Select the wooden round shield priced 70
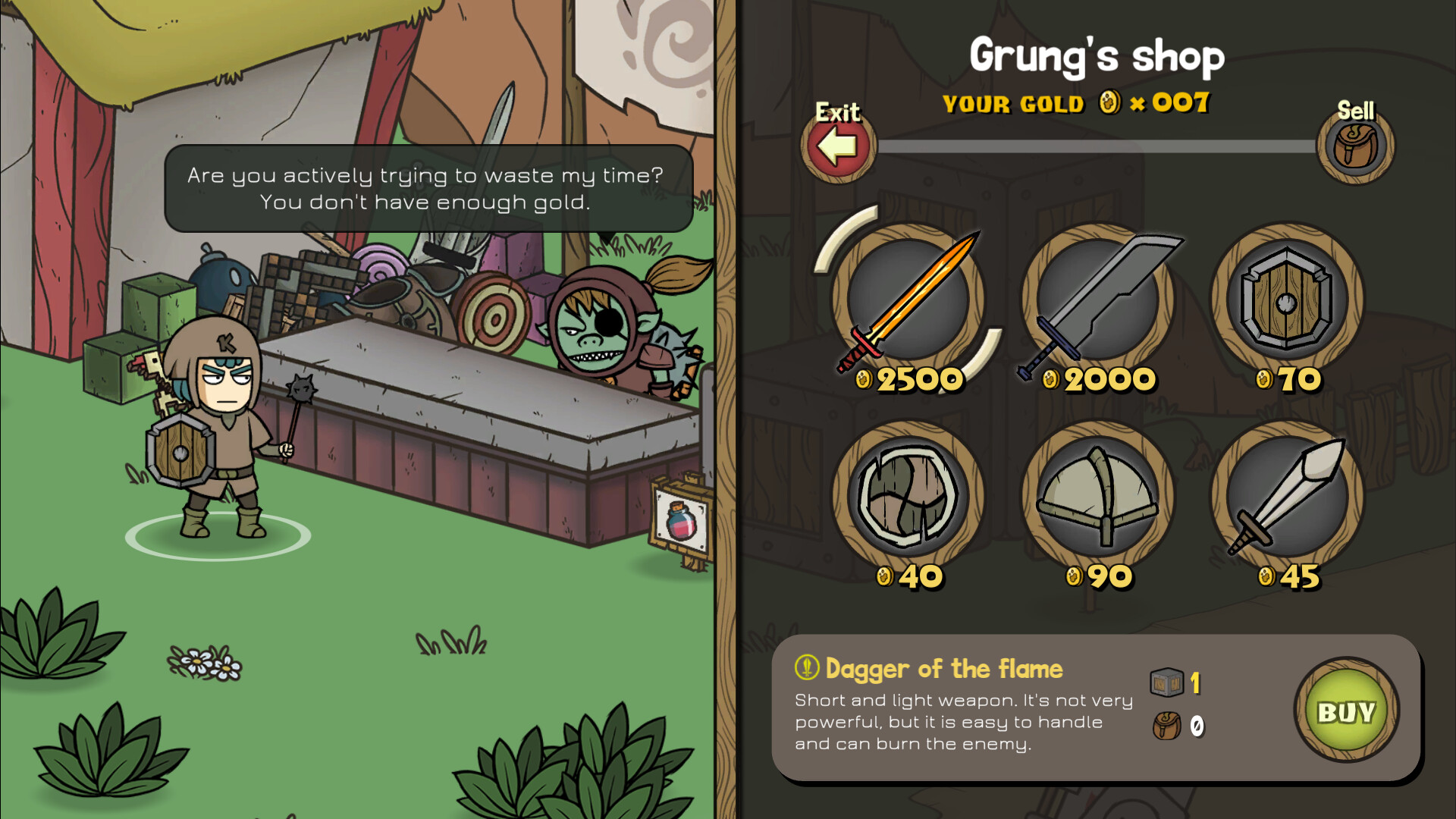The image size is (1456, 819). [x=1284, y=303]
